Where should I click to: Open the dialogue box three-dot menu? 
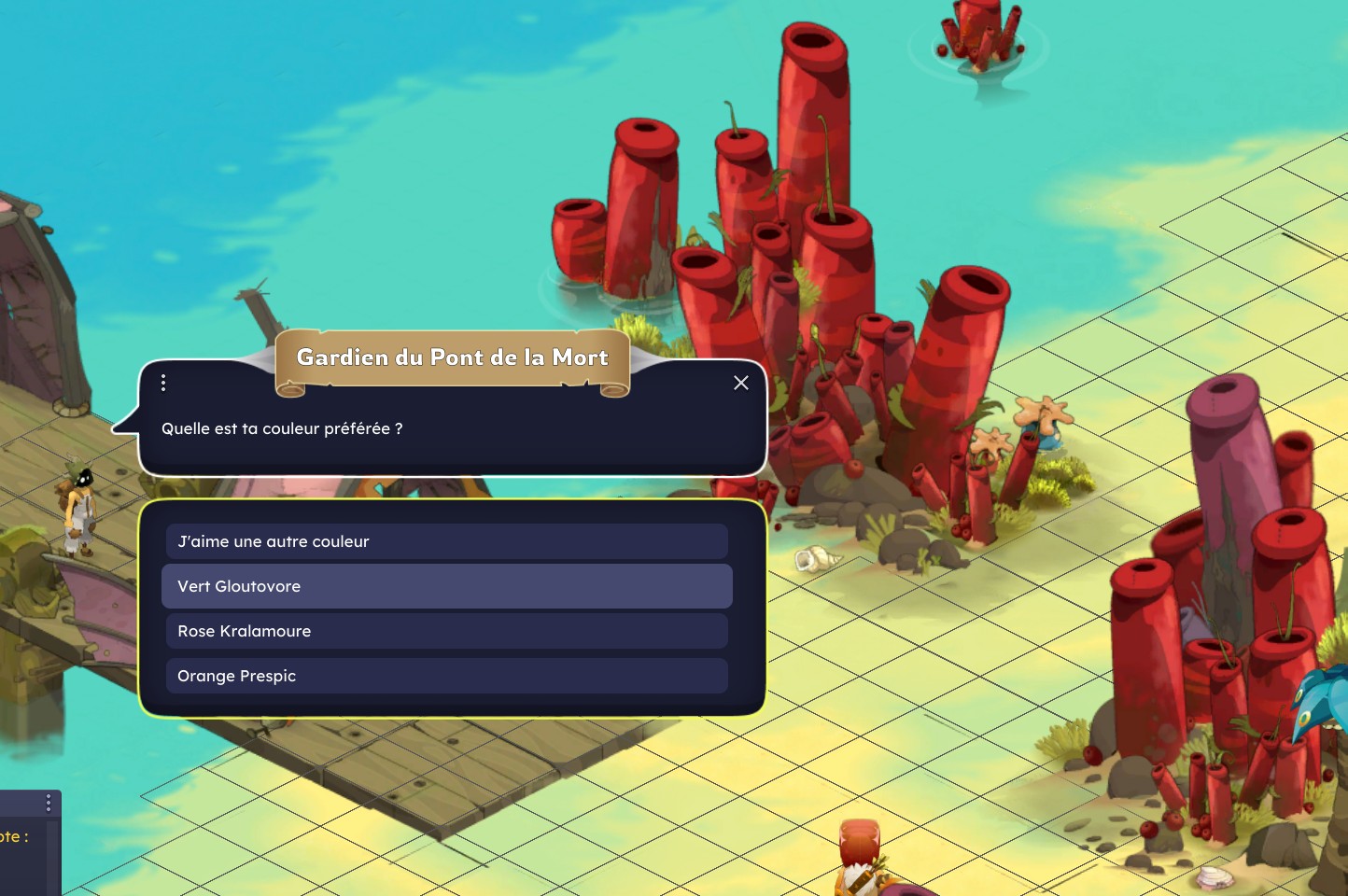pyautogui.click(x=163, y=383)
